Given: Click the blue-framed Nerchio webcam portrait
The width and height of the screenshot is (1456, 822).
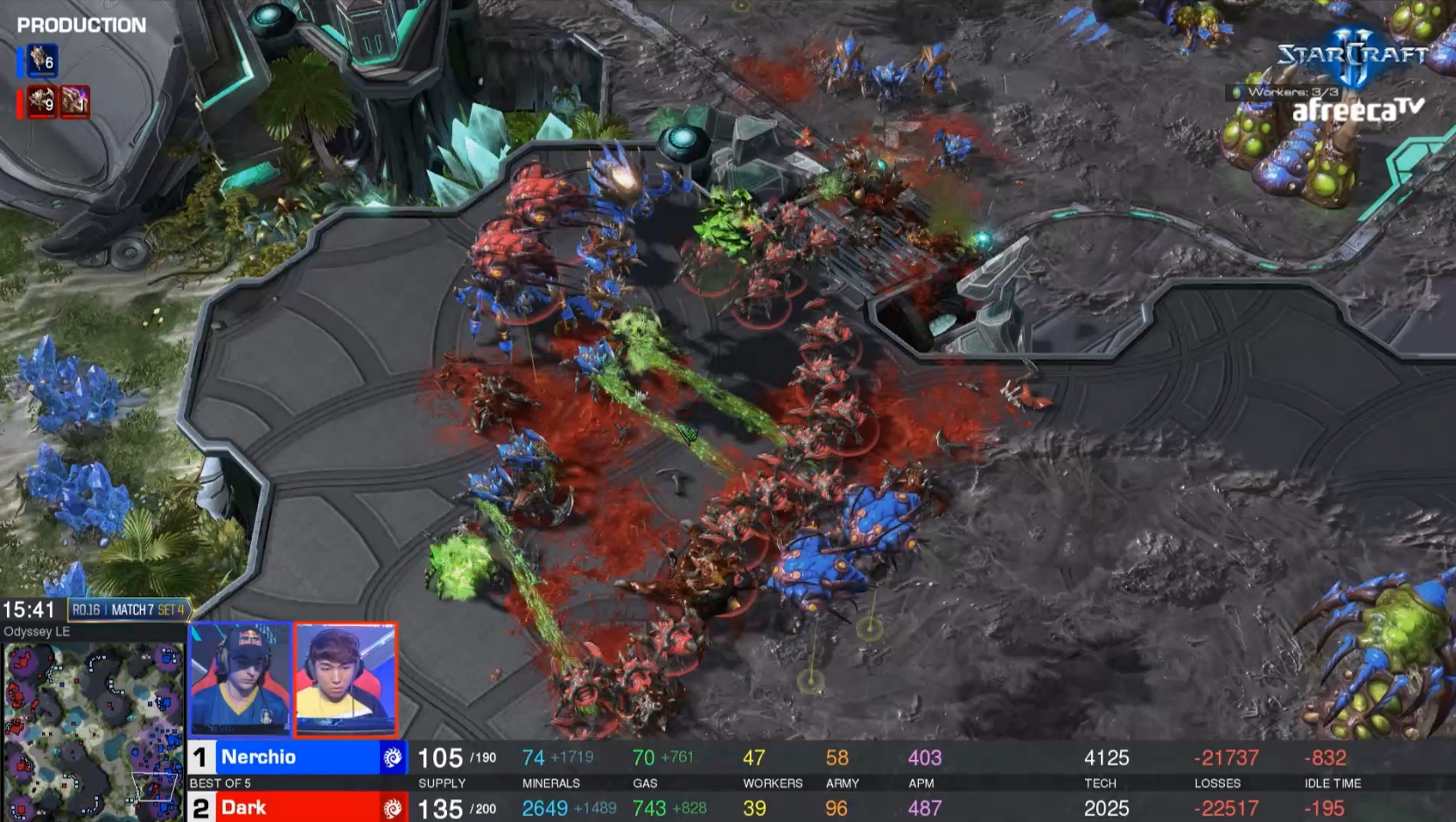Looking at the screenshot, I should coord(241,679).
